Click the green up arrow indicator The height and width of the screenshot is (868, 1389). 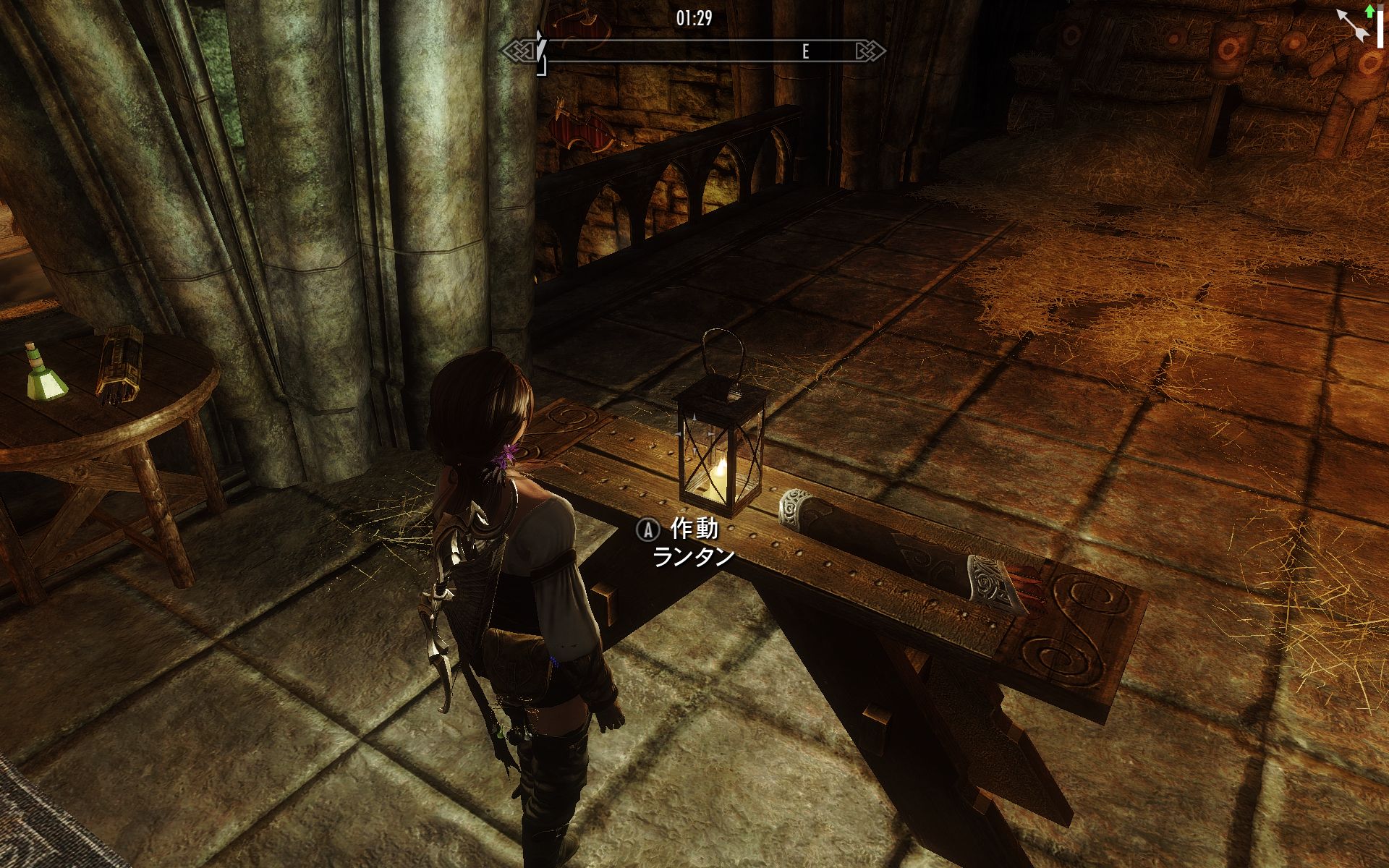tap(1369, 11)
